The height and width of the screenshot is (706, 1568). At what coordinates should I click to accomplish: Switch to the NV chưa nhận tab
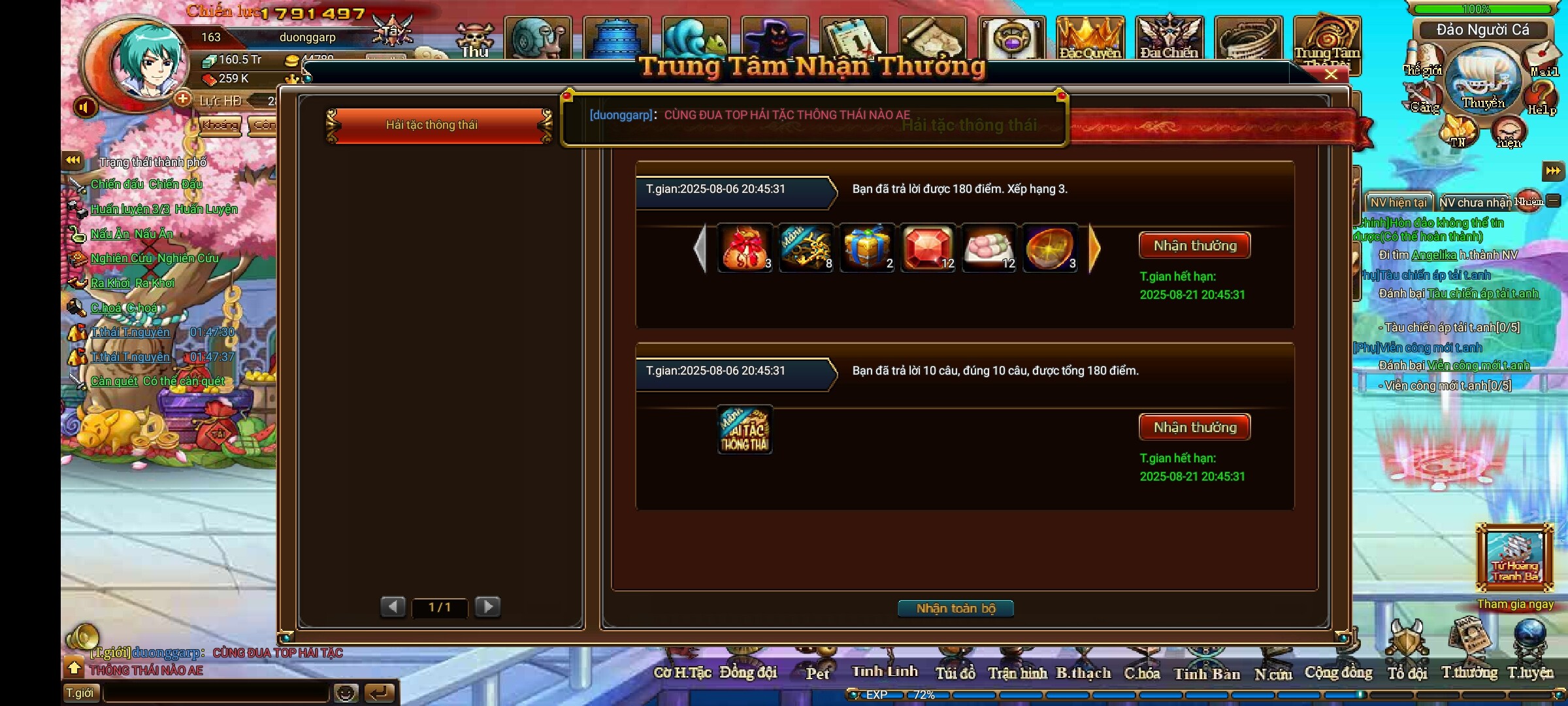click(1475, 203)
